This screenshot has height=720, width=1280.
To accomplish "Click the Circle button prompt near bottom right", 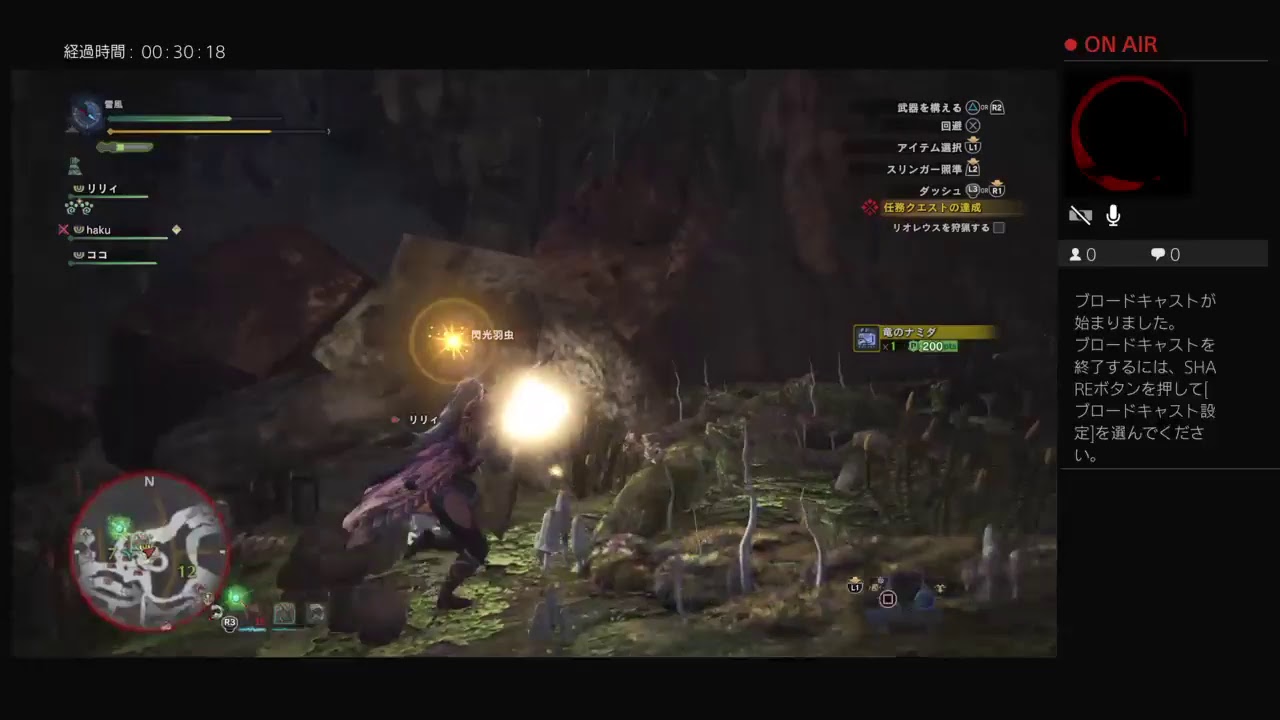I will 888,597.
